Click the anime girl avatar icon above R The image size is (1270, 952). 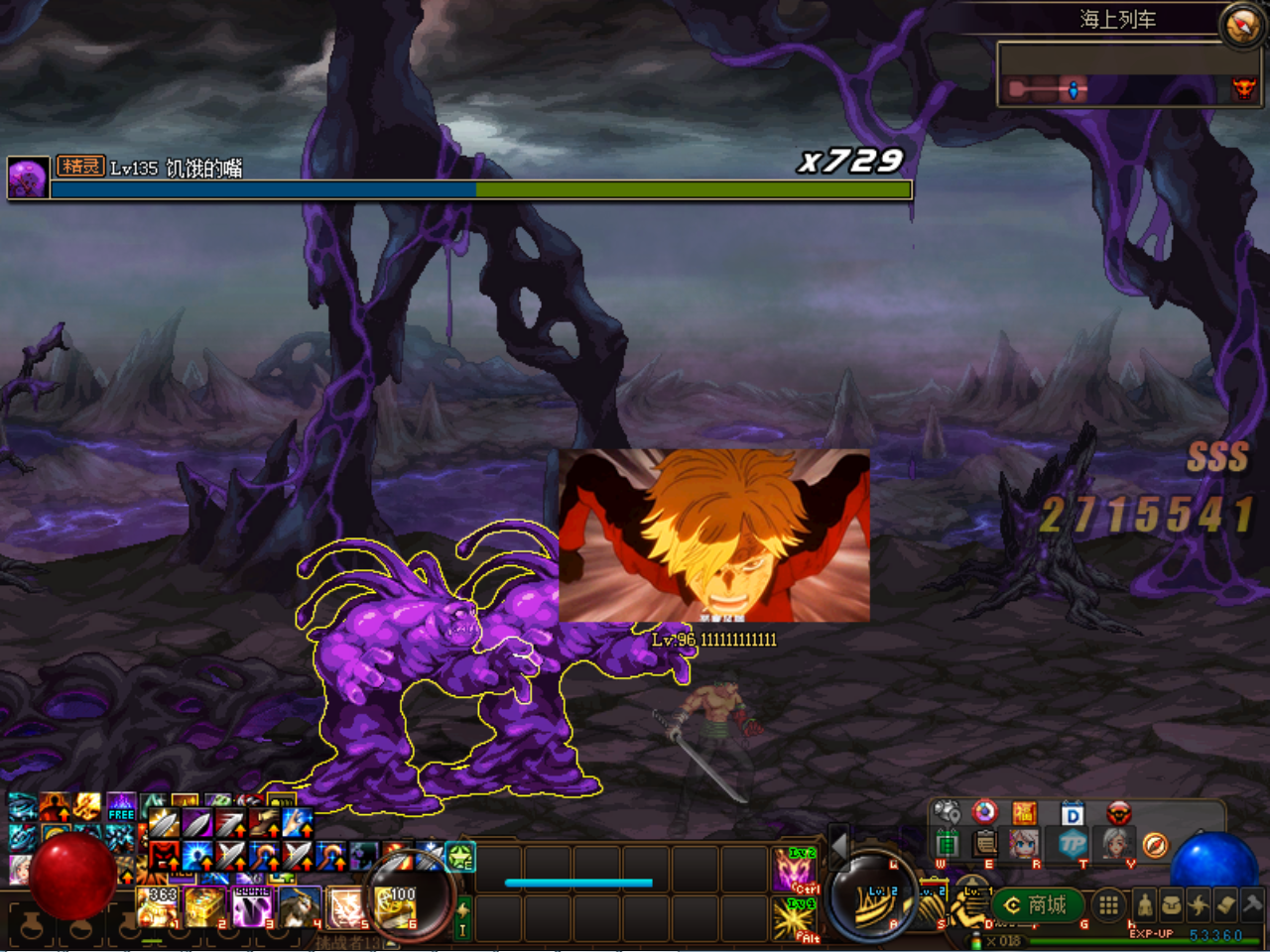(x=1024, y=845)
